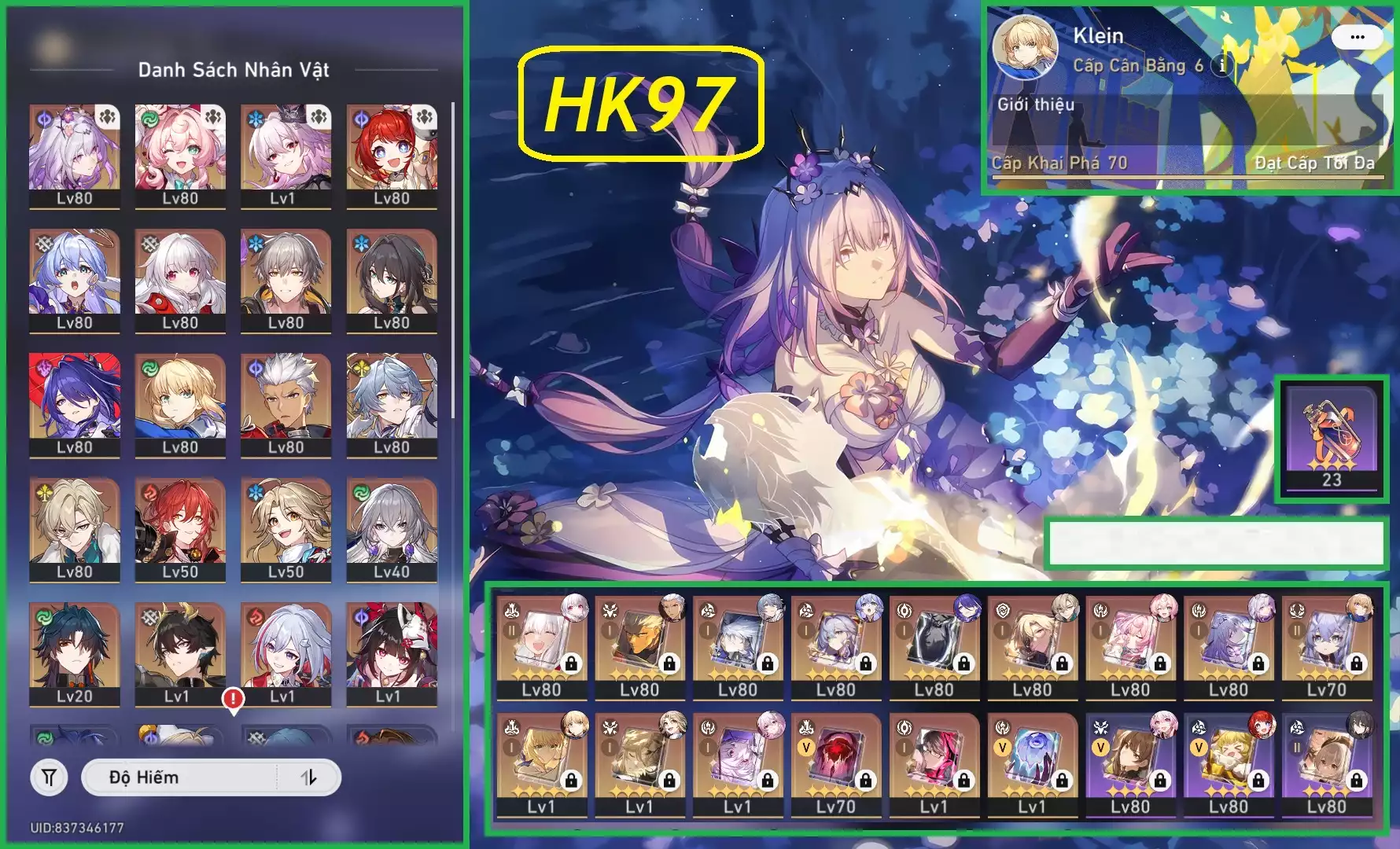The image size is (1400, 849).
Task: Click the info icon beside Cấp Cân Bằng
Action: pyautogui.click(x=1221, y=66)
